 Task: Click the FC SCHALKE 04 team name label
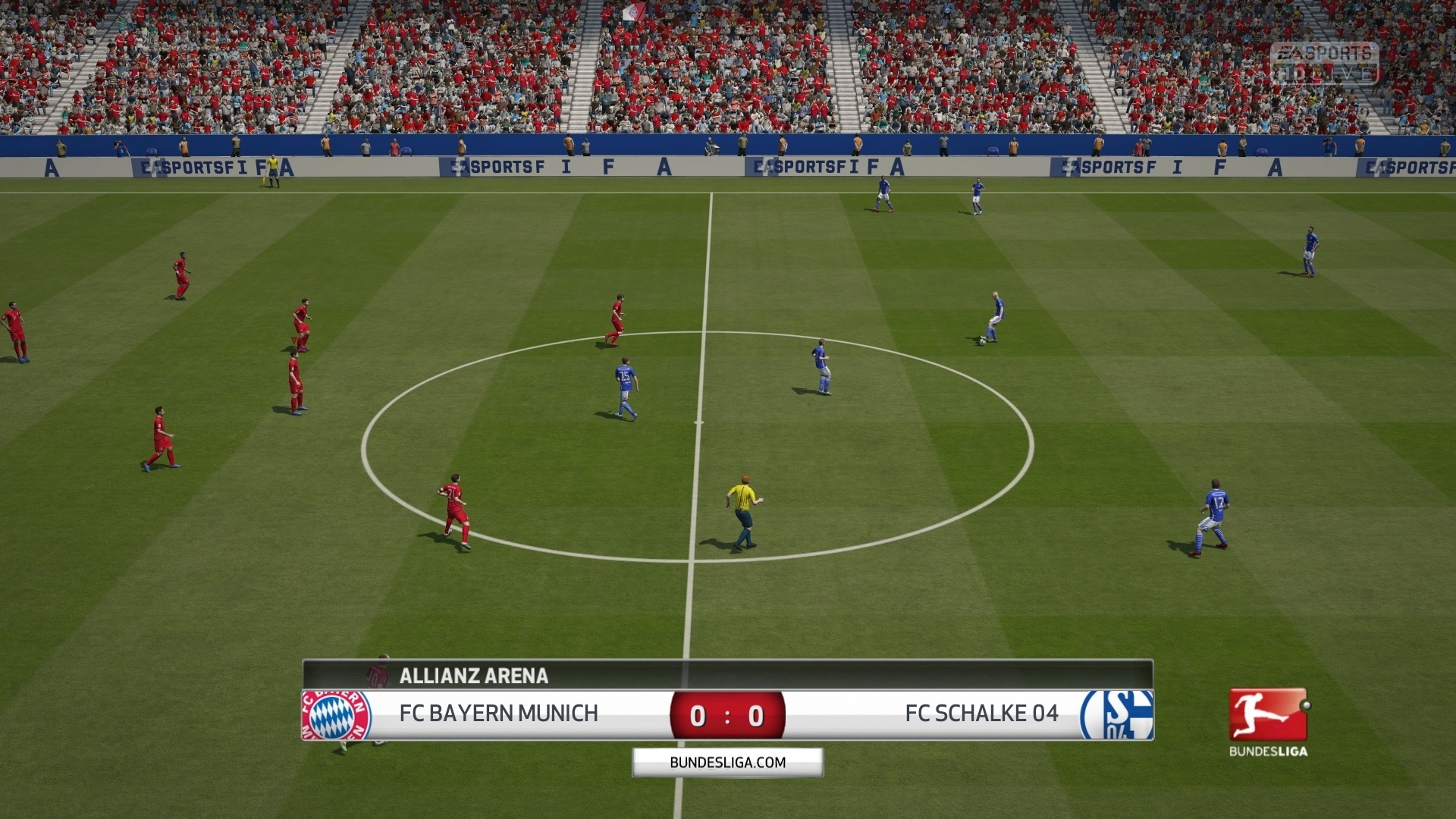[x=982, y=714]
